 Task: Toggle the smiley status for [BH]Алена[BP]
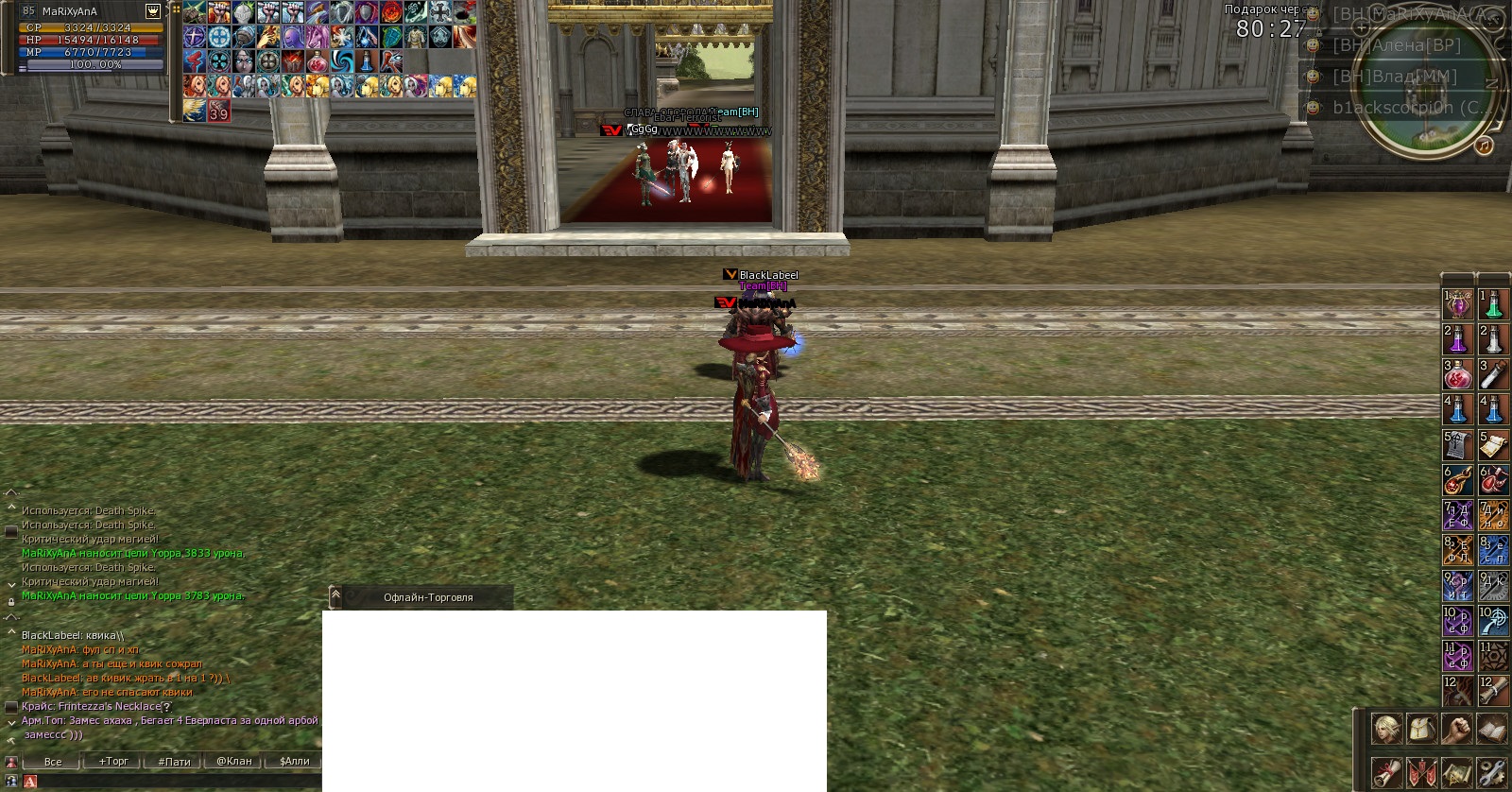1312,45
